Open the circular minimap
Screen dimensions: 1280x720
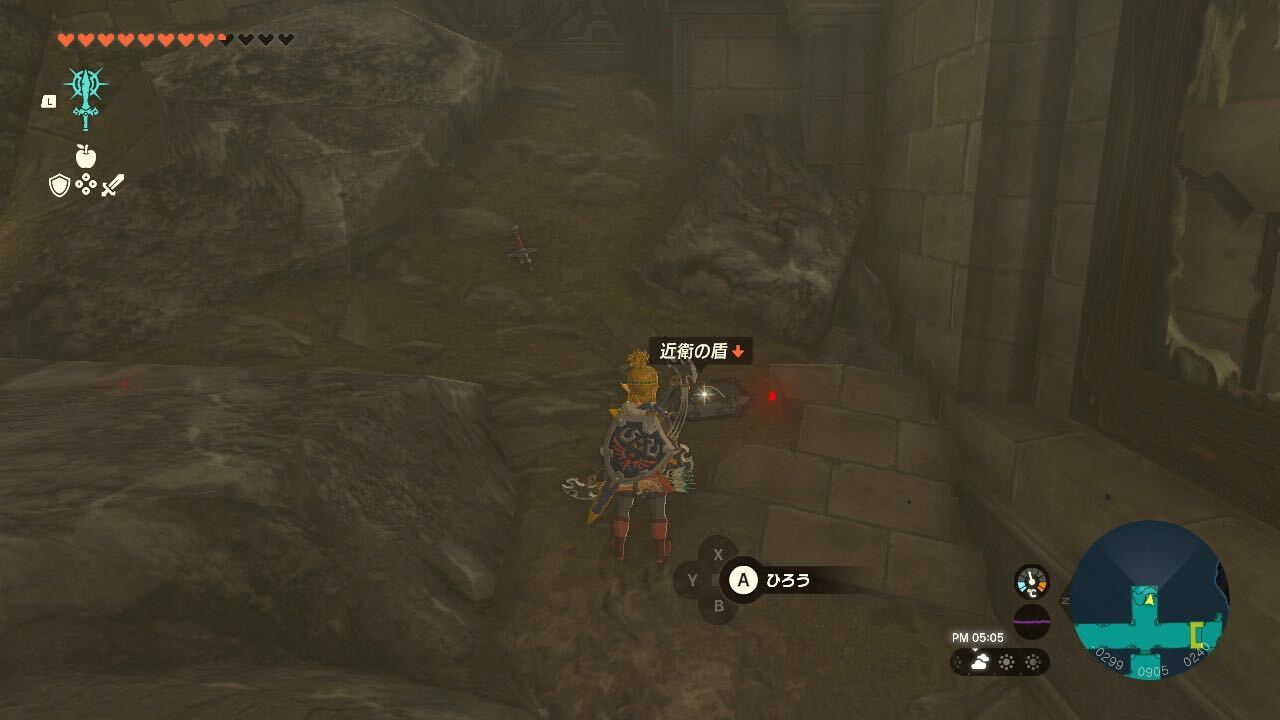[x=1149, y=600]
